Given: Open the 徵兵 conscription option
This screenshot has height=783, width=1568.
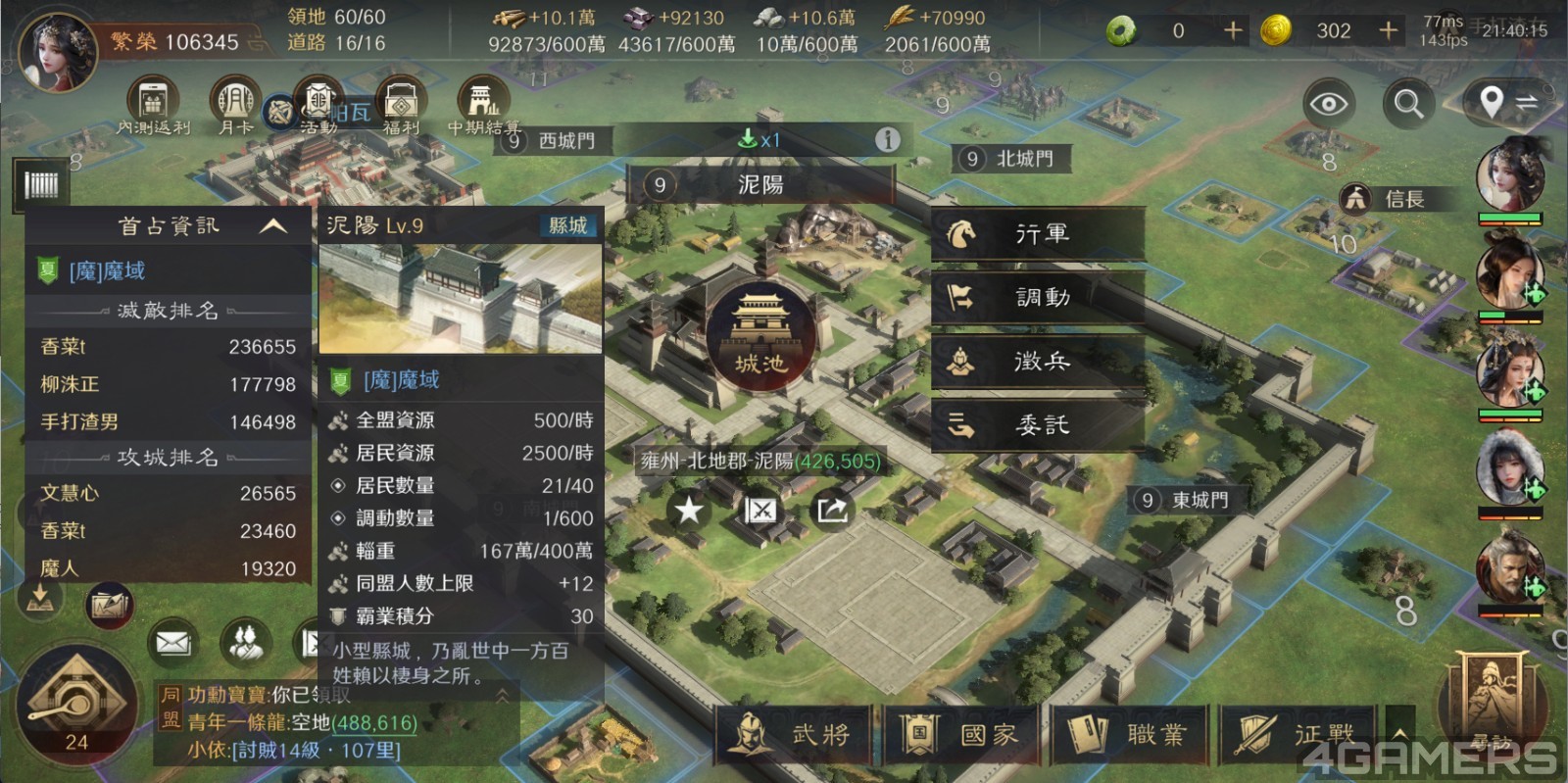Looking at the screenshot, I should [x=1038, y=362].
